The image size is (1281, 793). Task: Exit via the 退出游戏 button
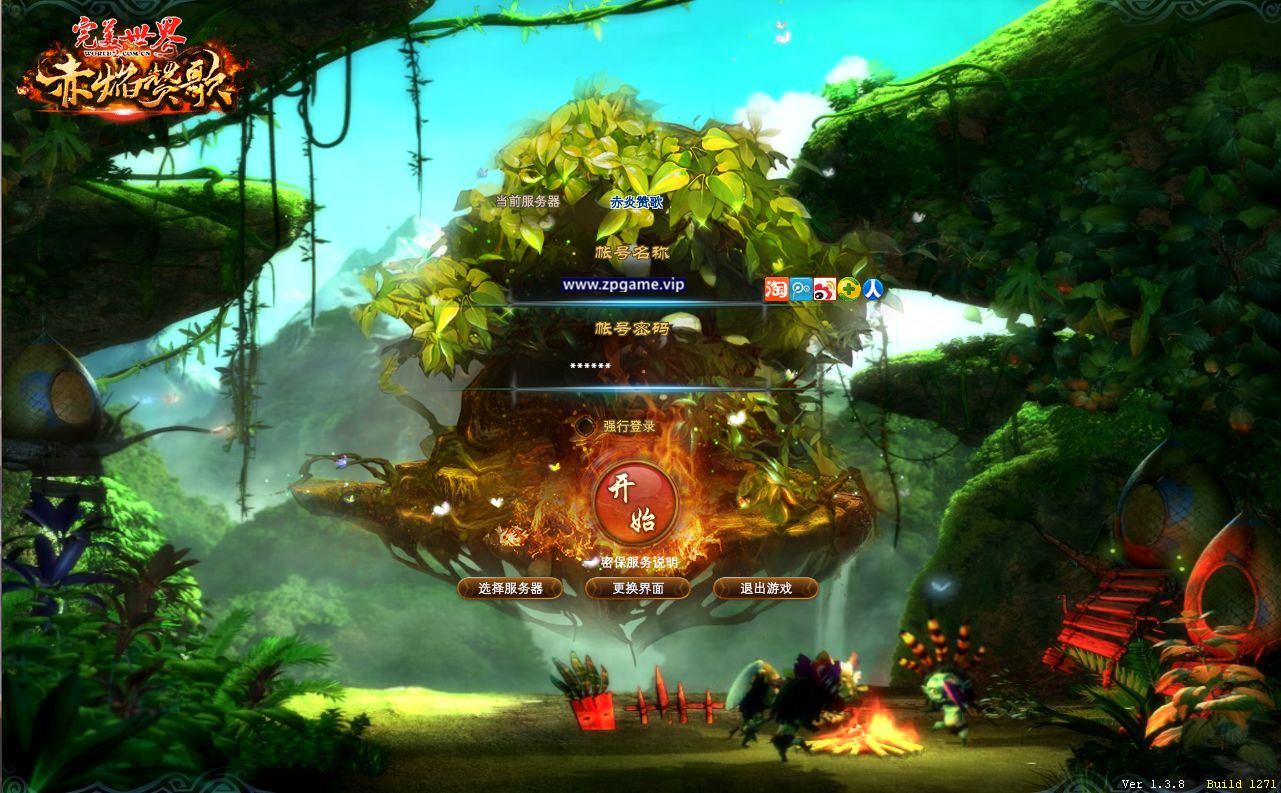pos(765,588)
